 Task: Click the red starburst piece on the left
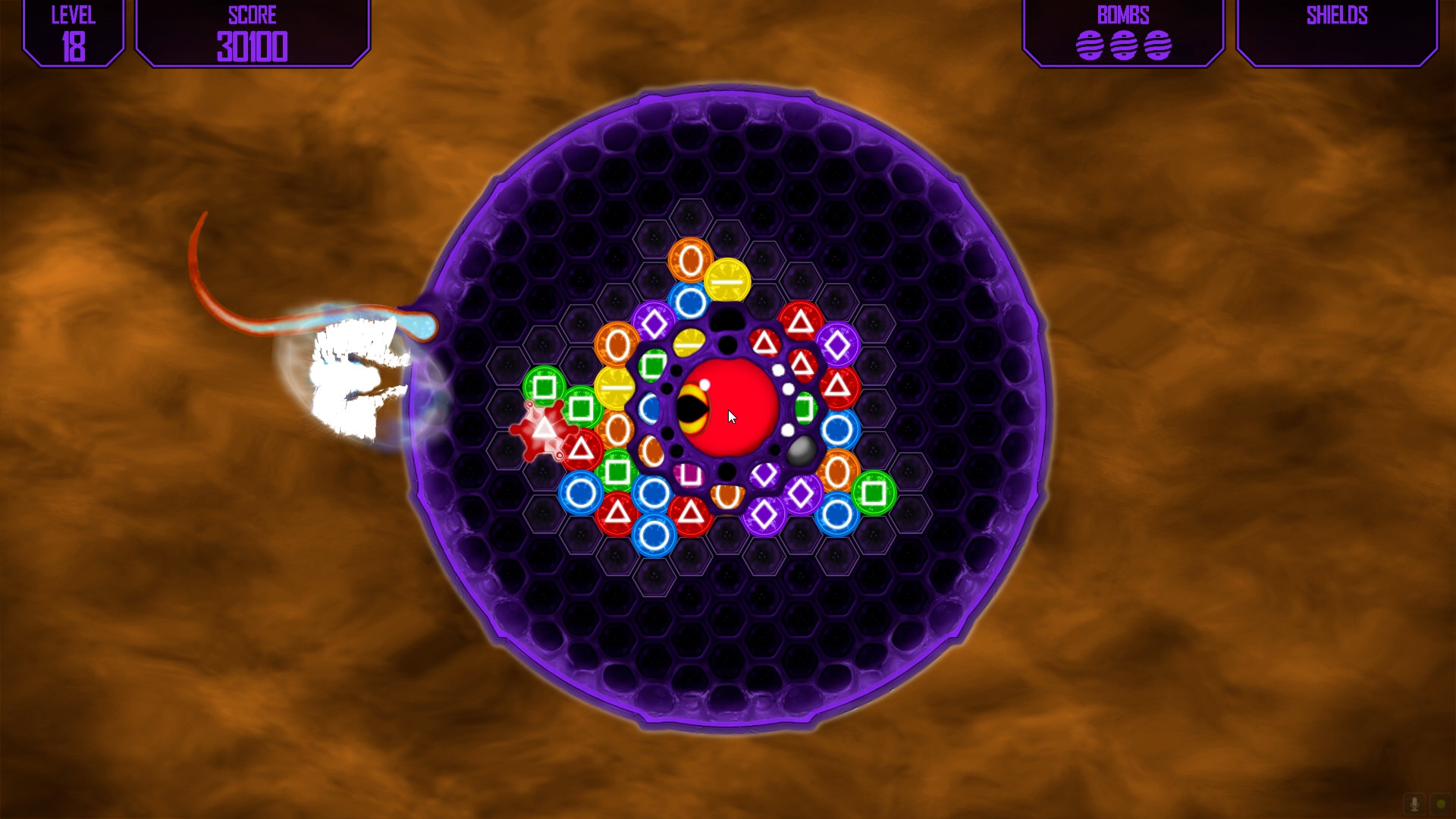pos(543,432)
